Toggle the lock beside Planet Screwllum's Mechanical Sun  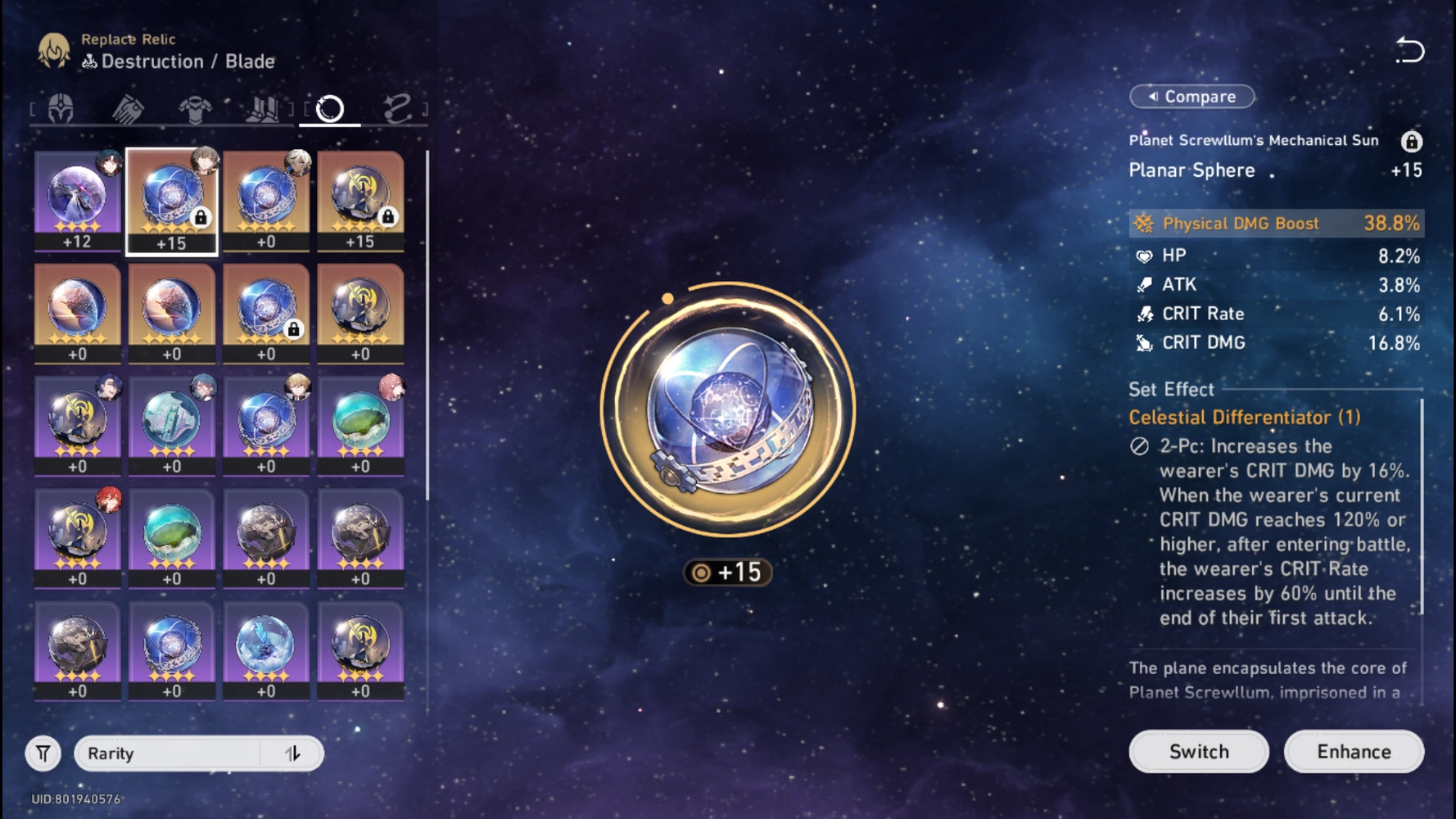(1410, 140)
